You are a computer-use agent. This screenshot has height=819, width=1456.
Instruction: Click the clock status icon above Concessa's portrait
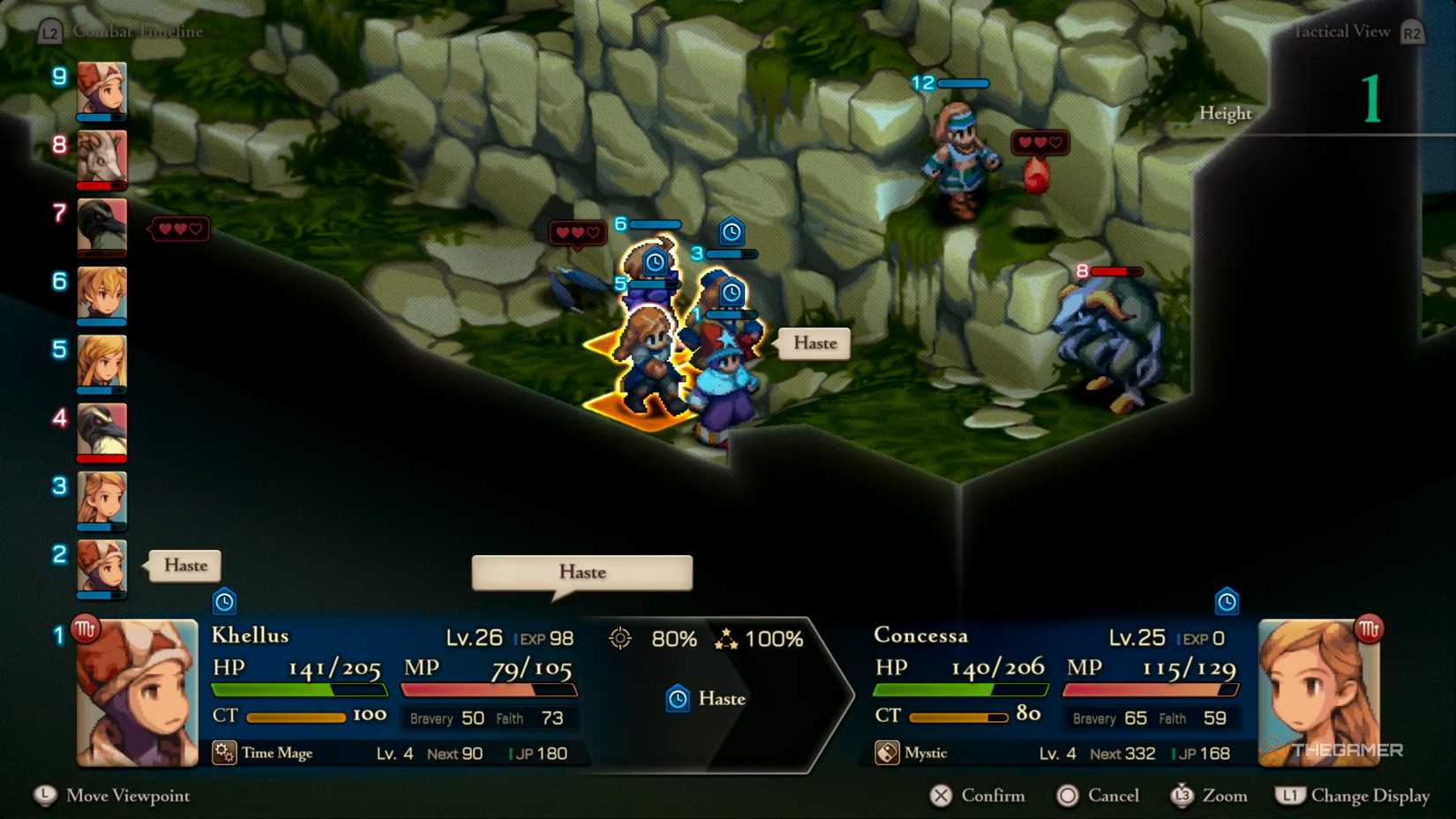click(x=1227, y=602)
